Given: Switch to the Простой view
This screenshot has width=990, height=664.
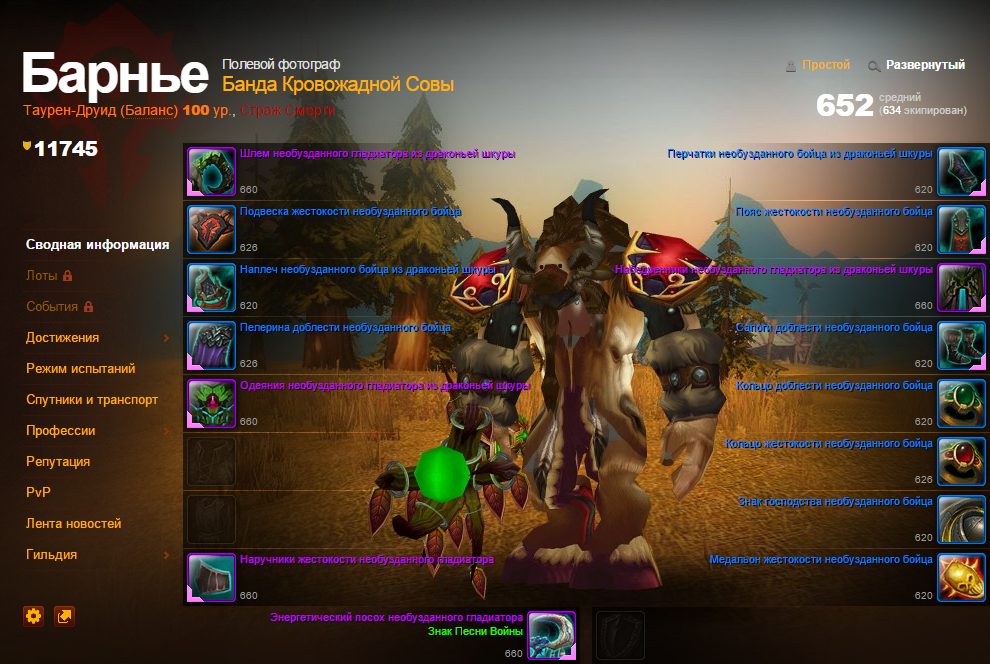Looking at the screenshot, I should (825, 65).
